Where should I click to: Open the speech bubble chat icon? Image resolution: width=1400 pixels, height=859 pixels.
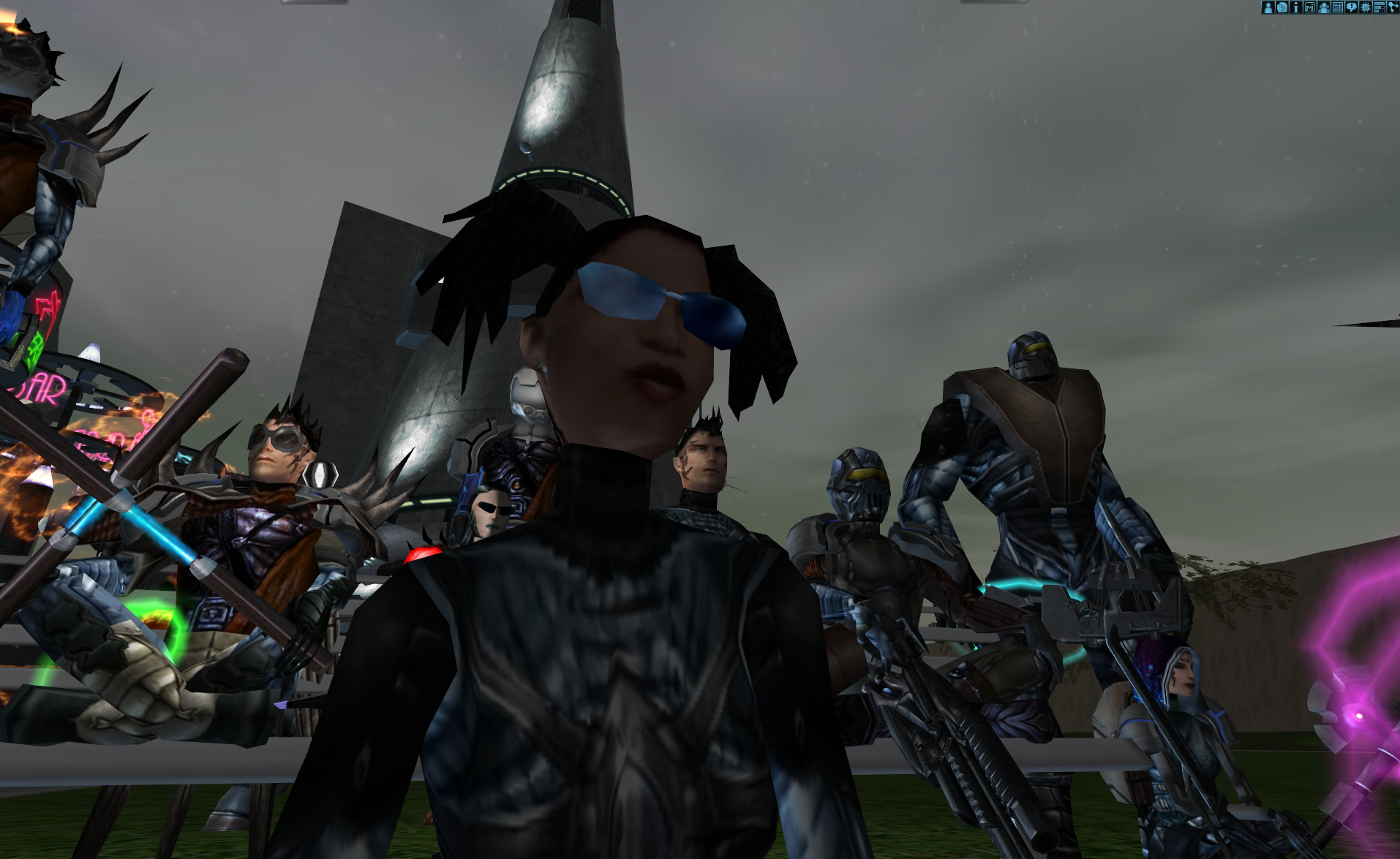pyautogui.click(x=1351, y=7)
